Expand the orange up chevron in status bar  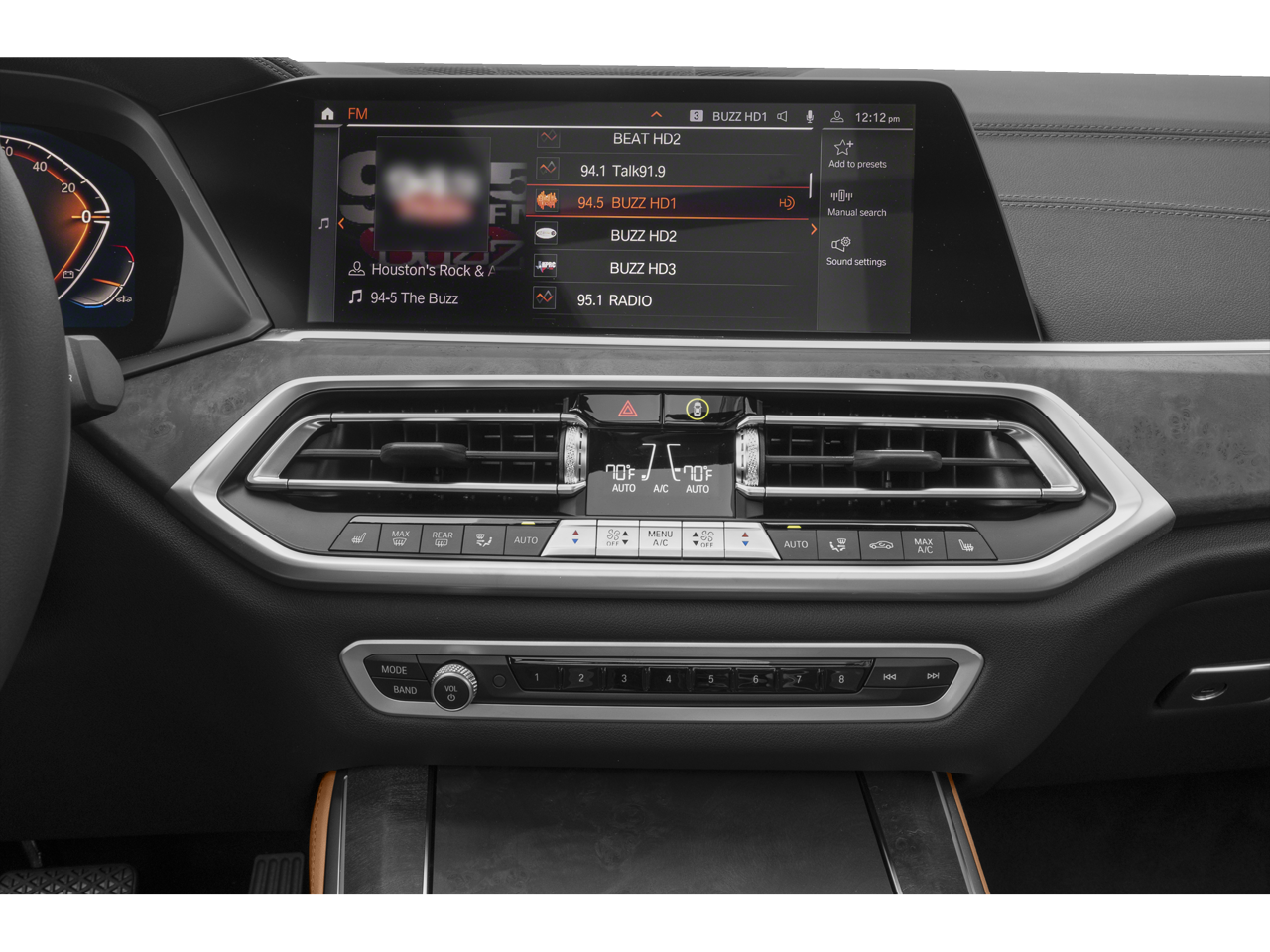656,115
